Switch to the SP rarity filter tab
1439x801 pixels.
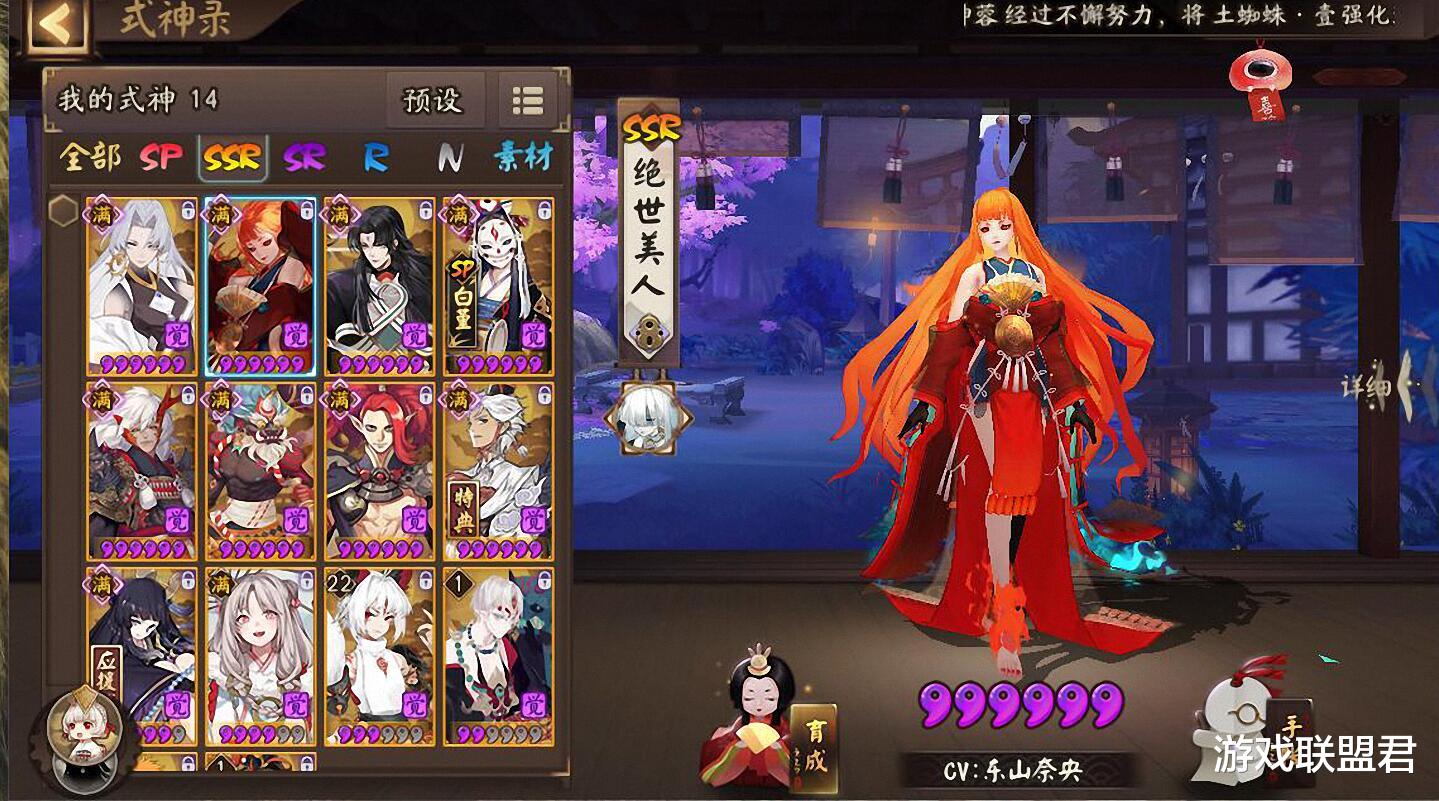click(x=163, y=157)
